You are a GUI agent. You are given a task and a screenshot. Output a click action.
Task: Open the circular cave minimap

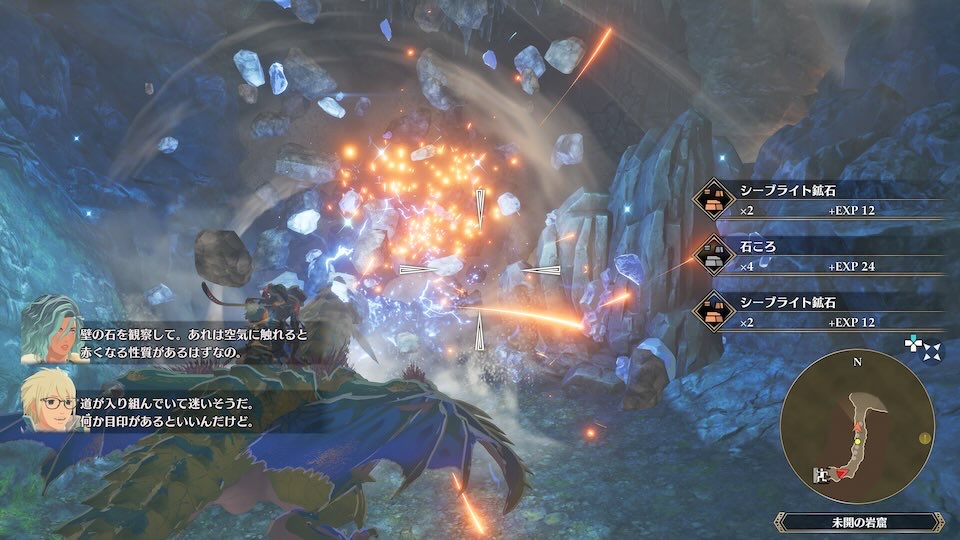coord(857,426)
